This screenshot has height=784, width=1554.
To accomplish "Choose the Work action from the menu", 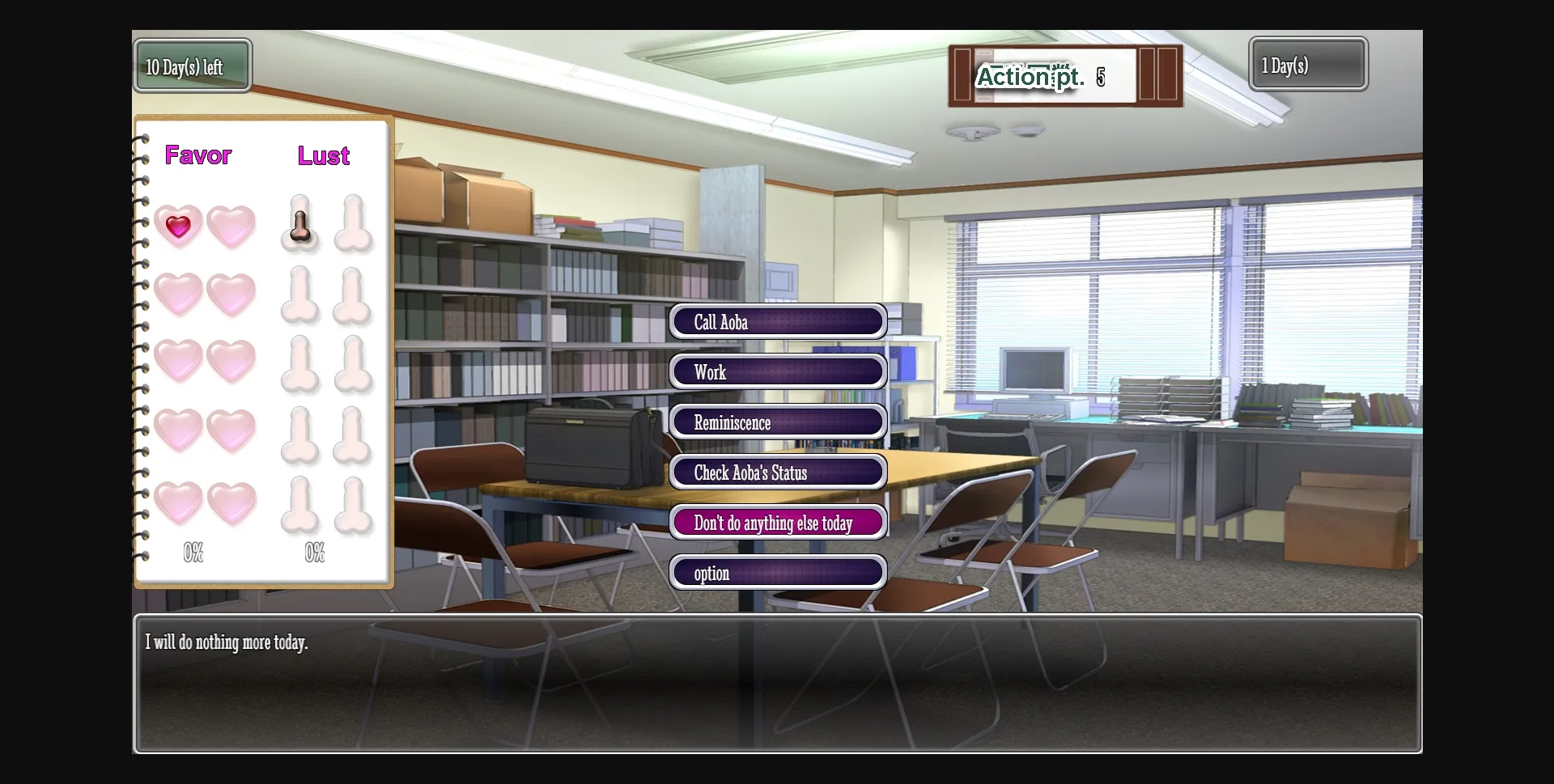I will tap(777, 371).
